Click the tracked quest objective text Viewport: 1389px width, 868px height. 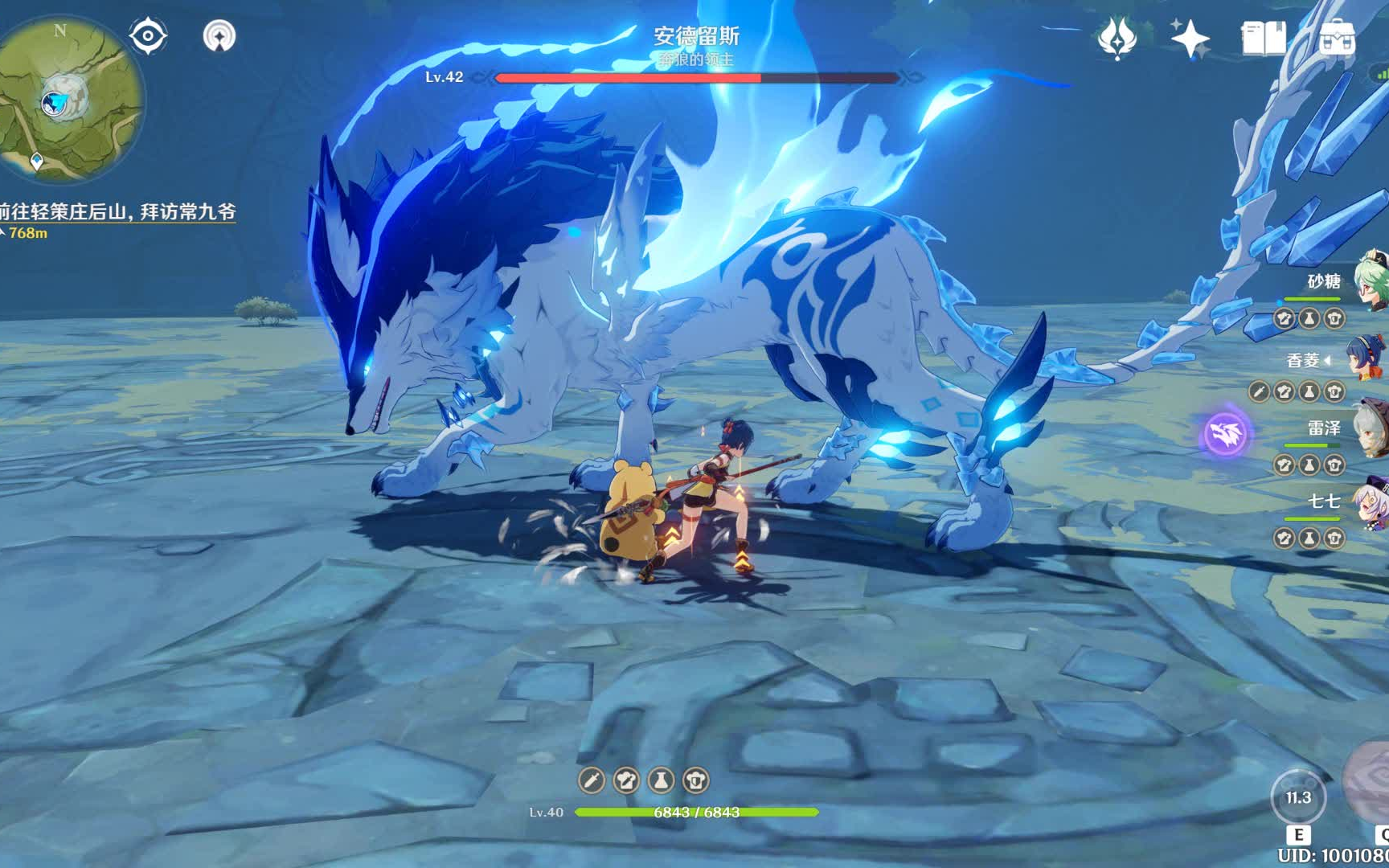[x=118, y=211]
